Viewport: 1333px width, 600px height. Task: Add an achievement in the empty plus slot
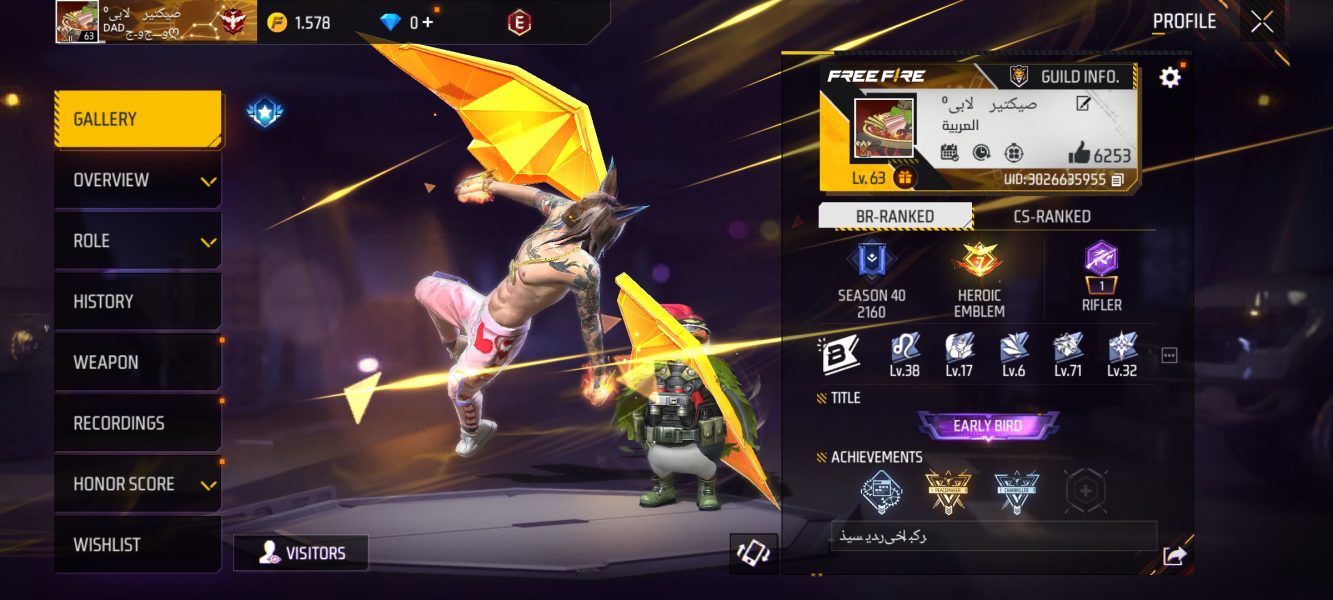[1086, 491]
